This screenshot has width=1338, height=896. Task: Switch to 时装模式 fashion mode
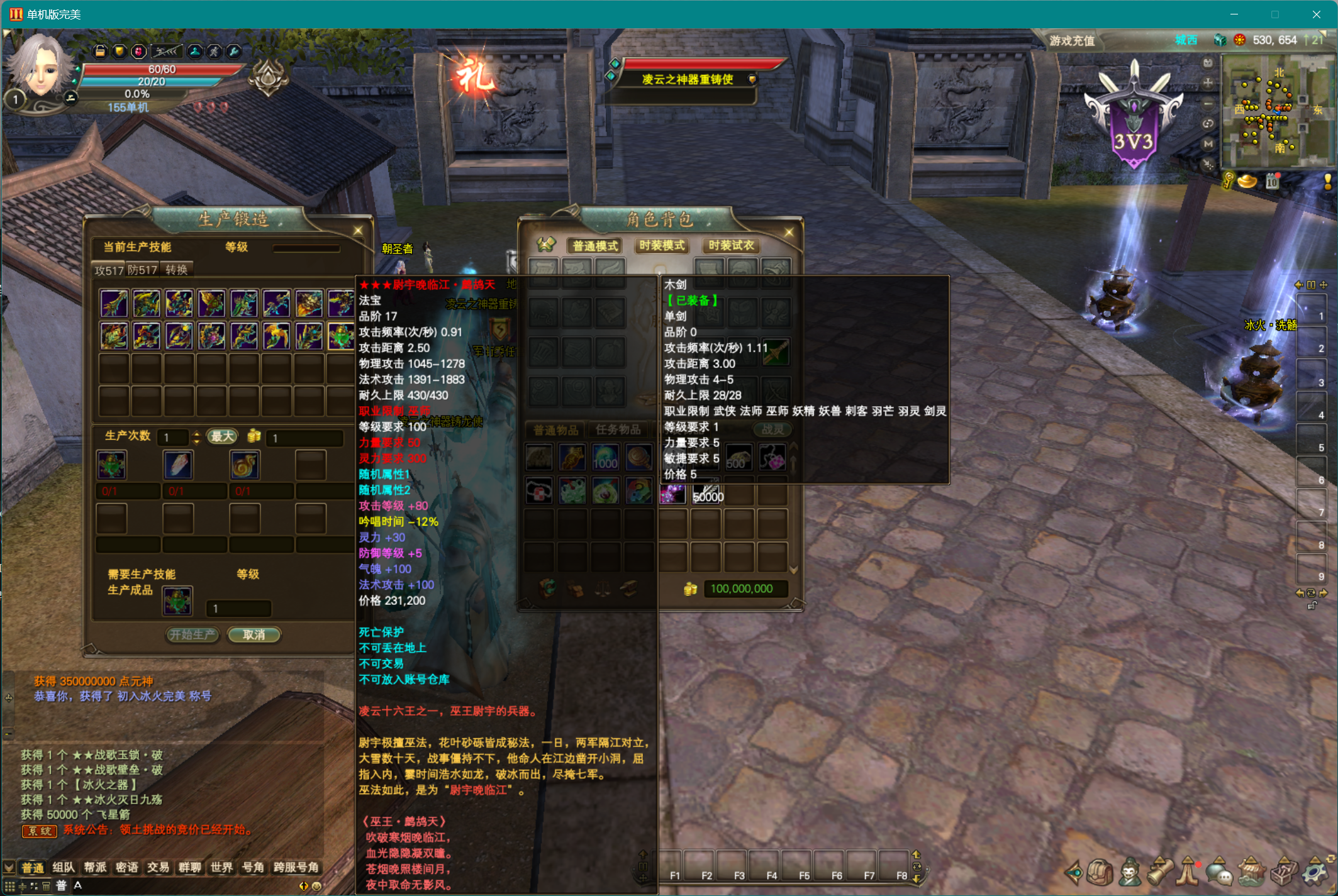pos(662,246)
